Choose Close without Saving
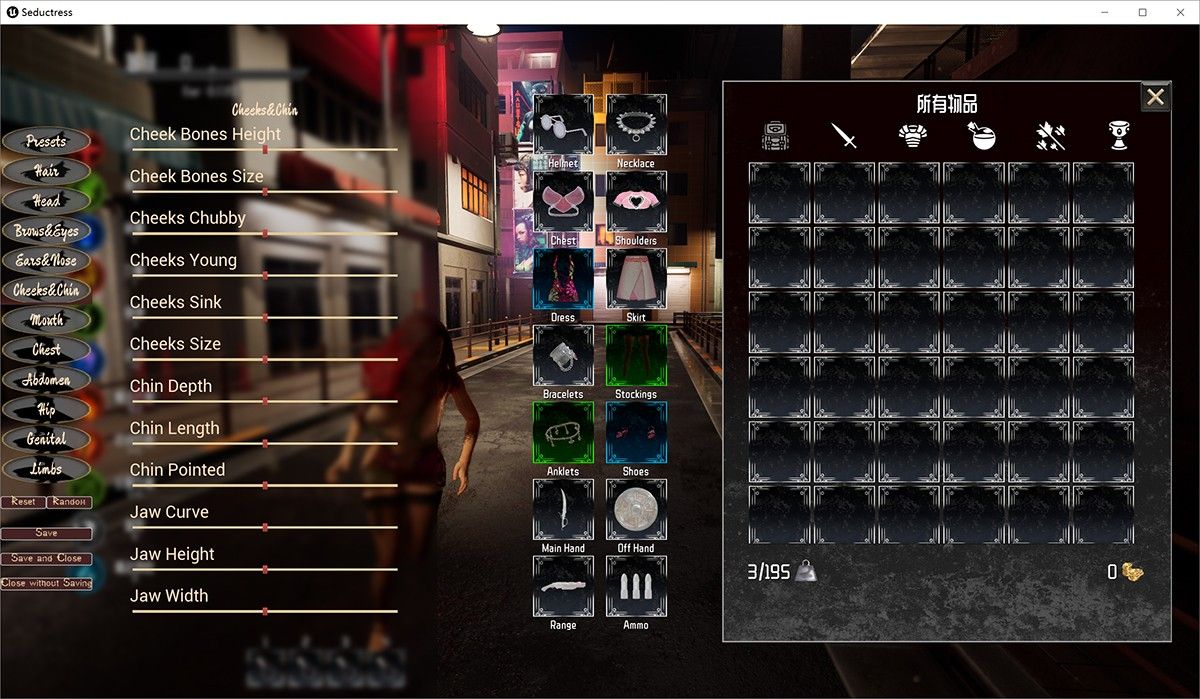 tap(46, 583)
